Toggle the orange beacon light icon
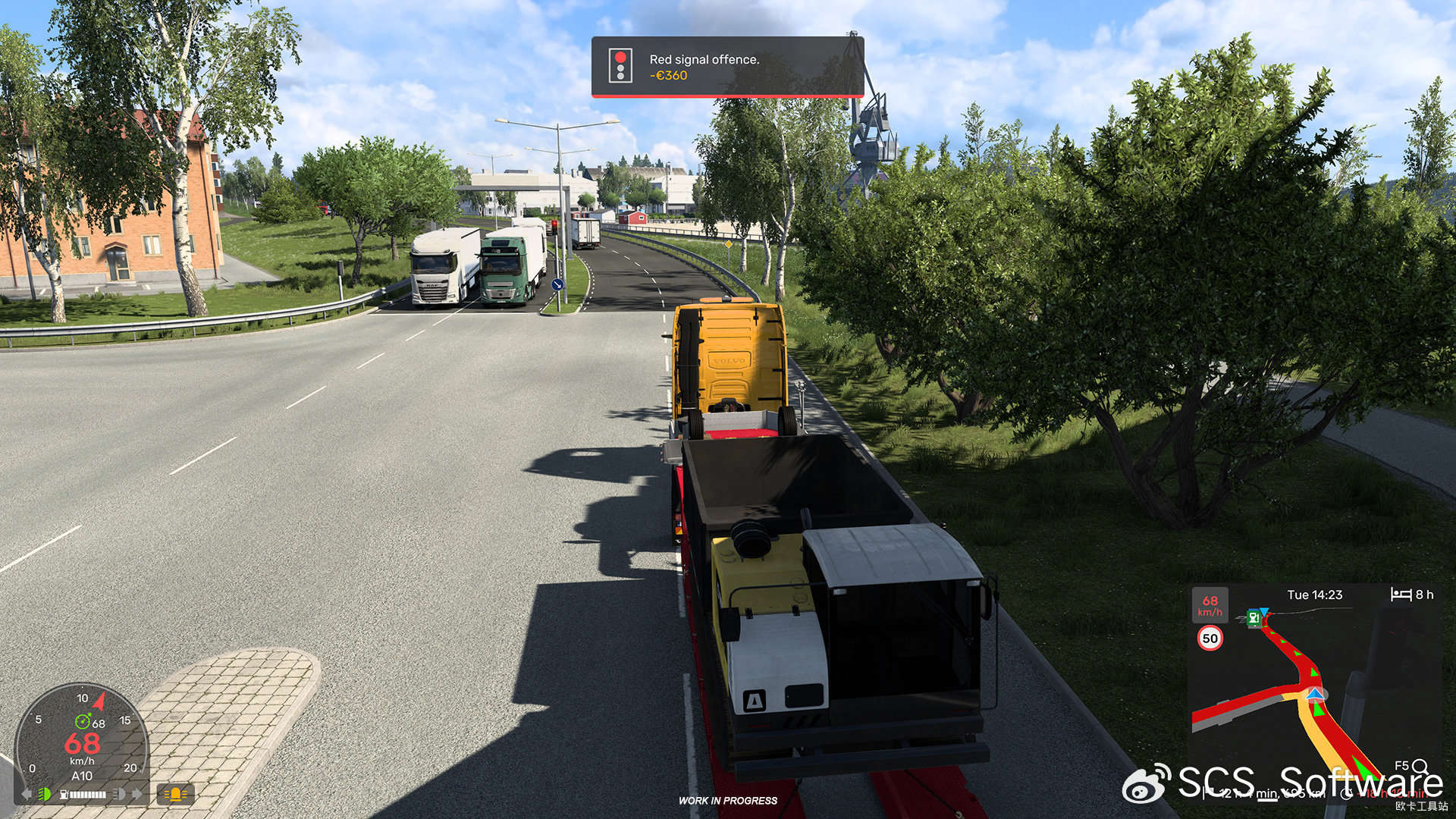 175,794
